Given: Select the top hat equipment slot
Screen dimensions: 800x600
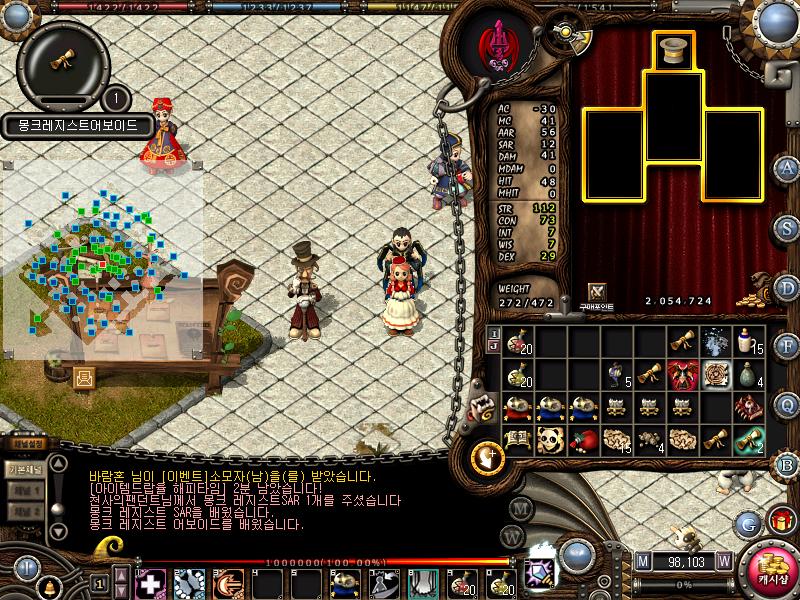Looking at the screenshot, I should tap(673, 50).
